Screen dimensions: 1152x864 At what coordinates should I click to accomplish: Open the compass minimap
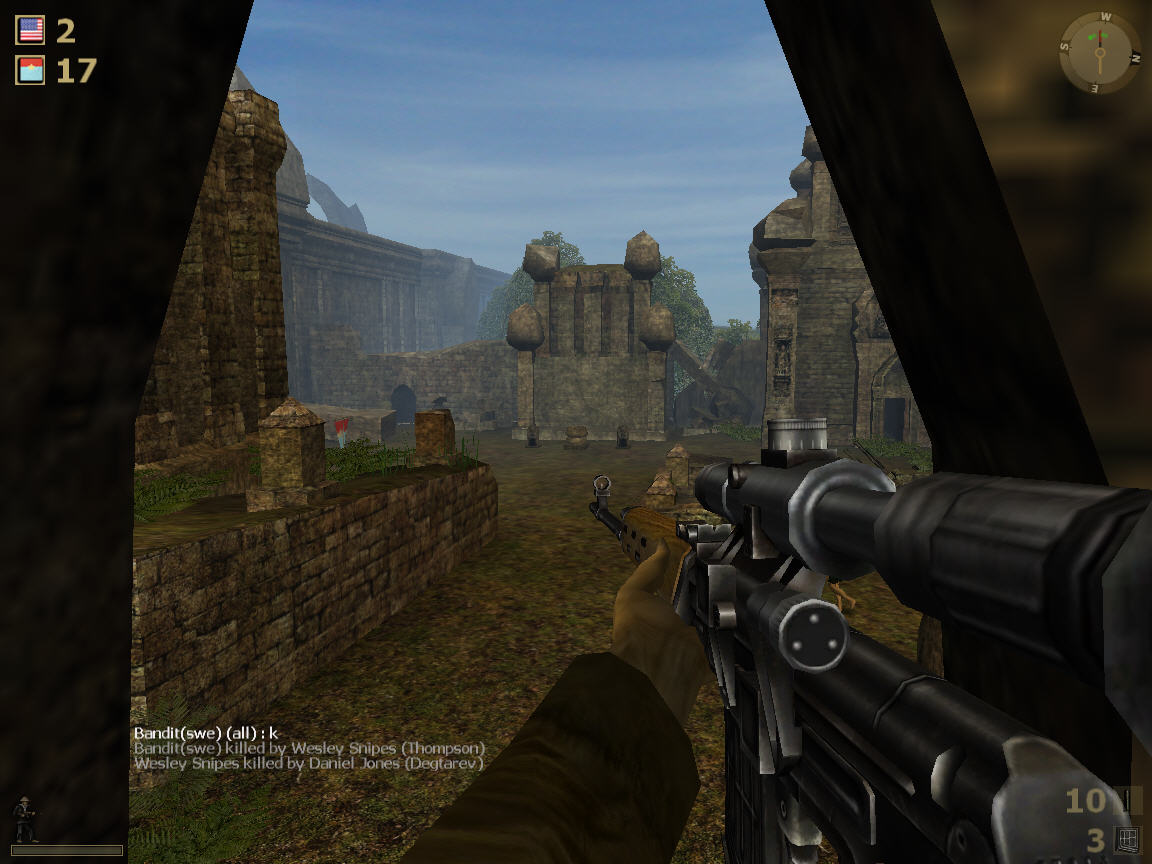tap(1099, 51)
